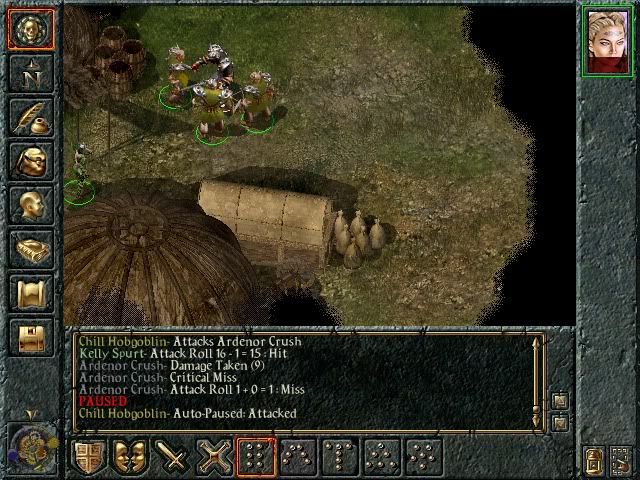
Task: Expand the message log with the up arrow
Action: tap(561, 401)
